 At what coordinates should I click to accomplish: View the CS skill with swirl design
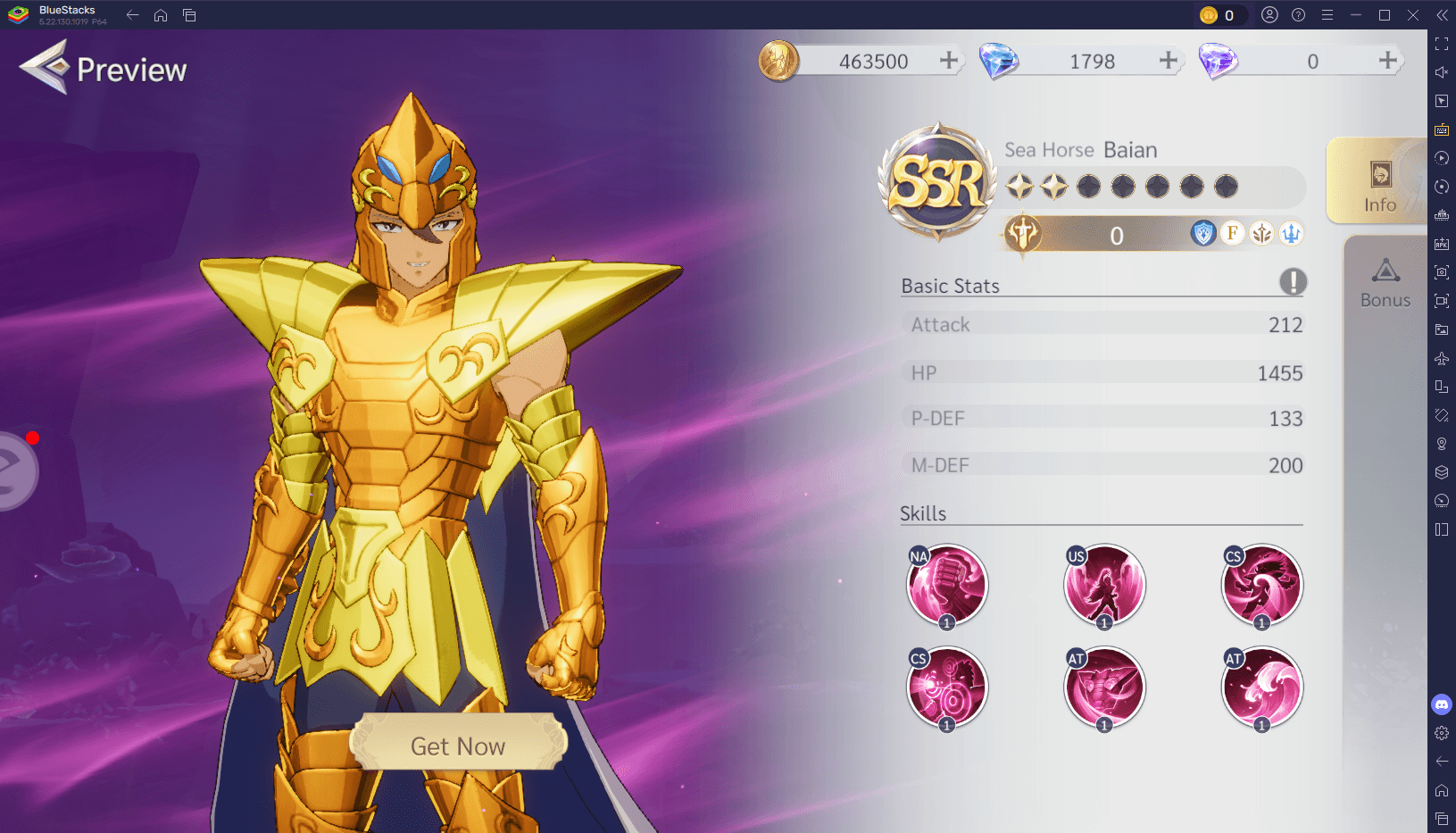1261,585
